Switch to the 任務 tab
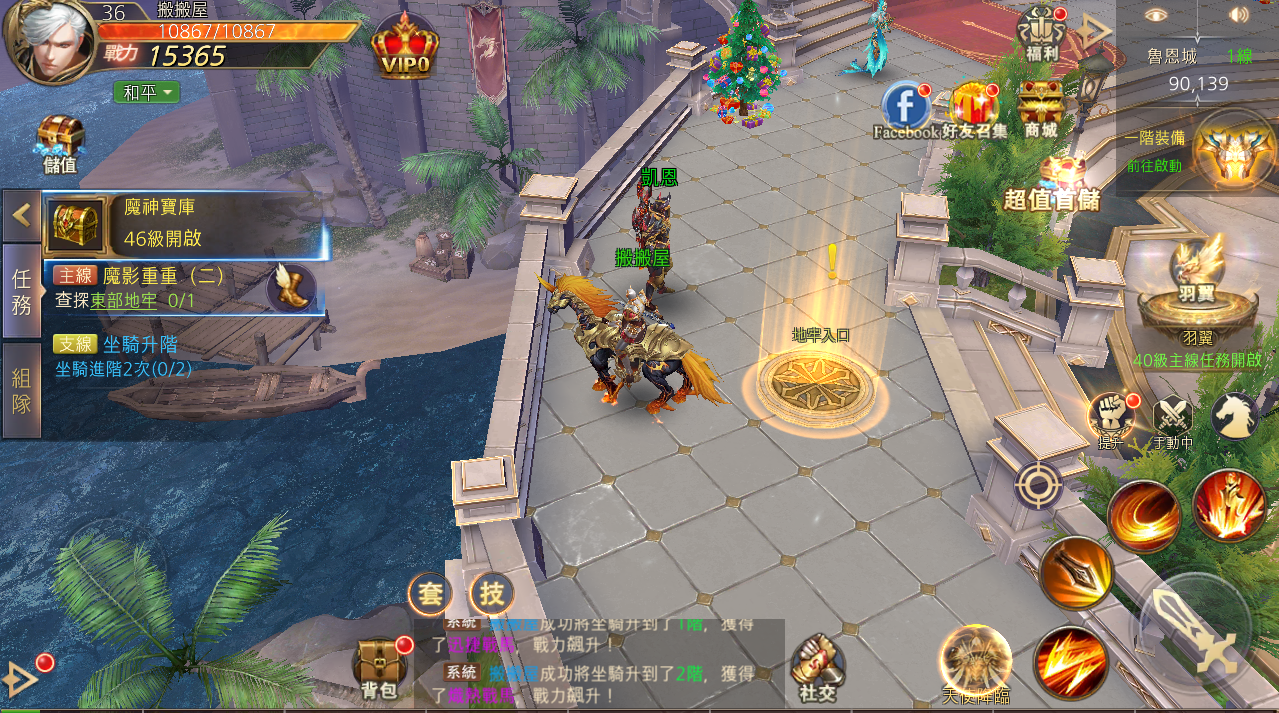 [x=21, y=291]
